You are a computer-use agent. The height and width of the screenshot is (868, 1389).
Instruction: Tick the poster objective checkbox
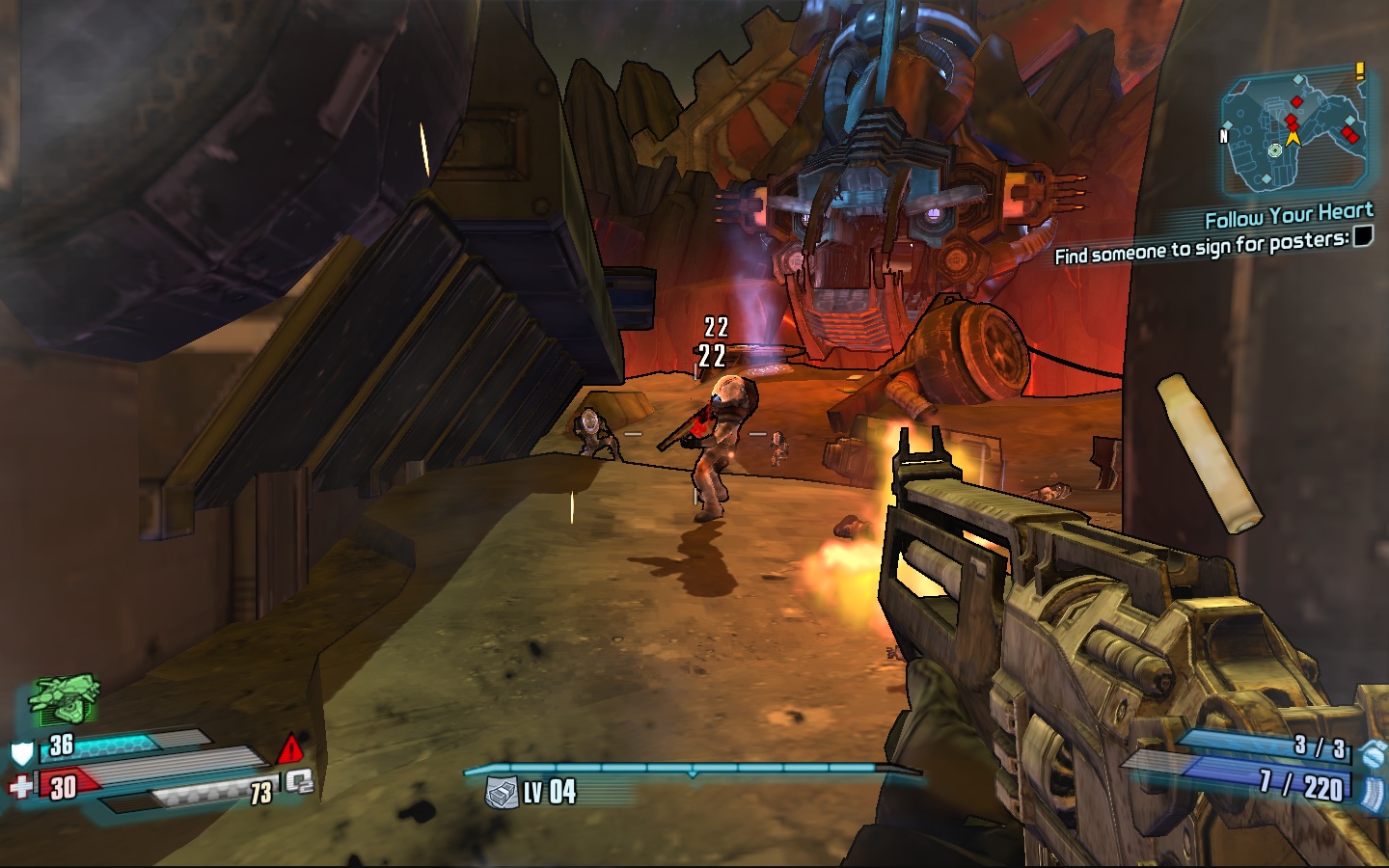coord(1363,235)
